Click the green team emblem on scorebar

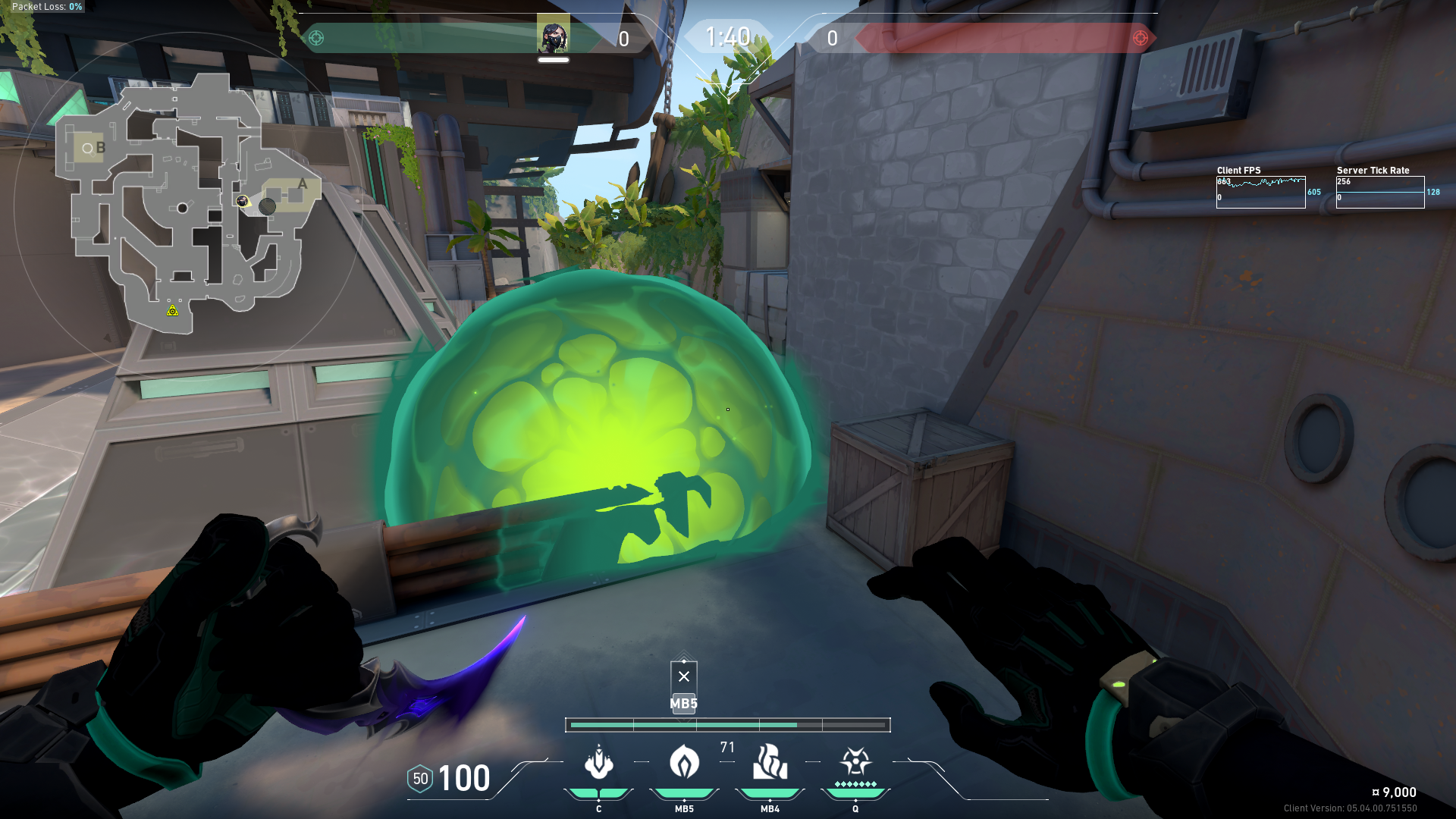(316, 38)
